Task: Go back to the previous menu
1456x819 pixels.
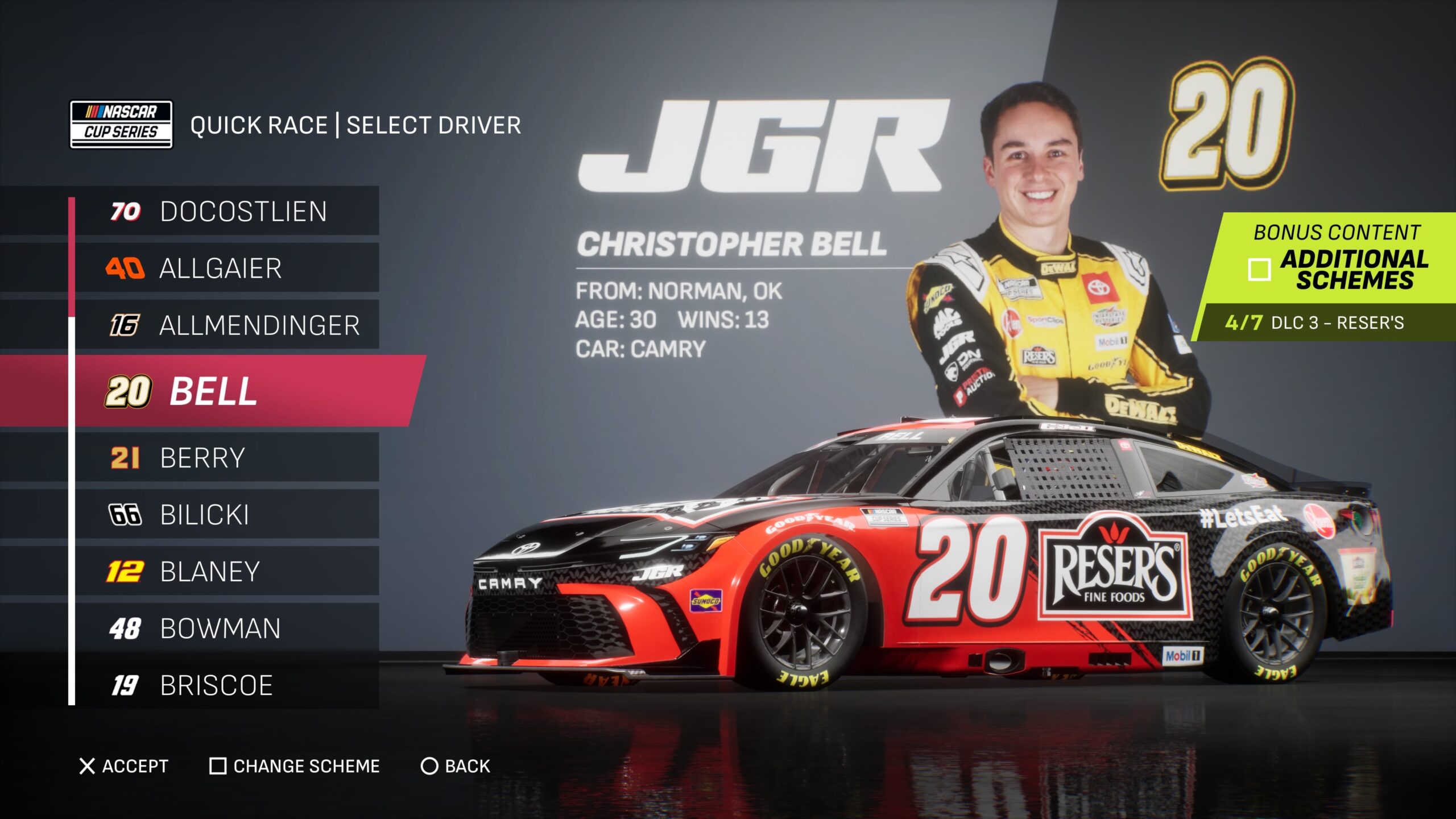Action: tap(455, 766)
